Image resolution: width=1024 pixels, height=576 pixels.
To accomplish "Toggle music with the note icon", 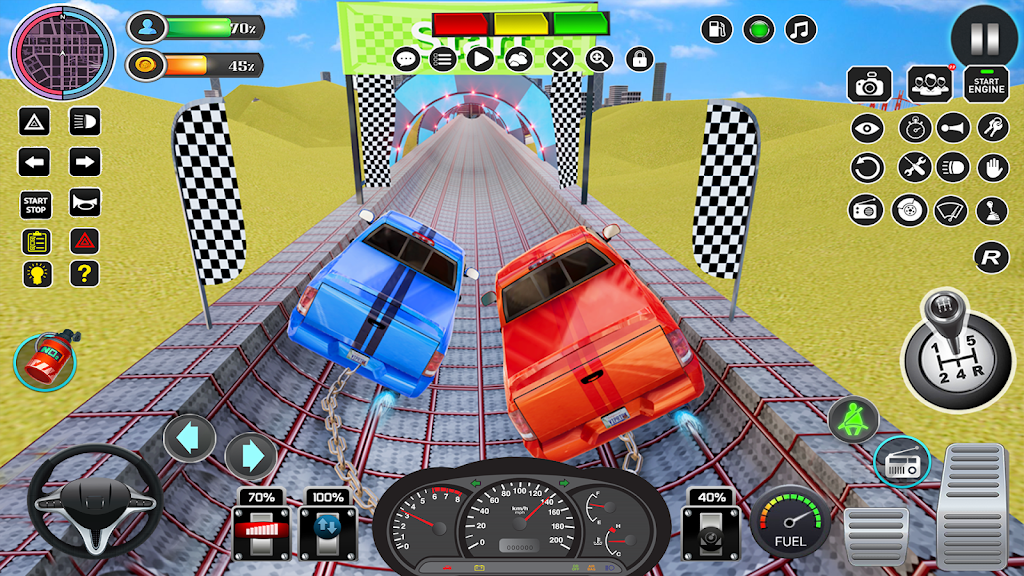I will (x=799, y=29).
